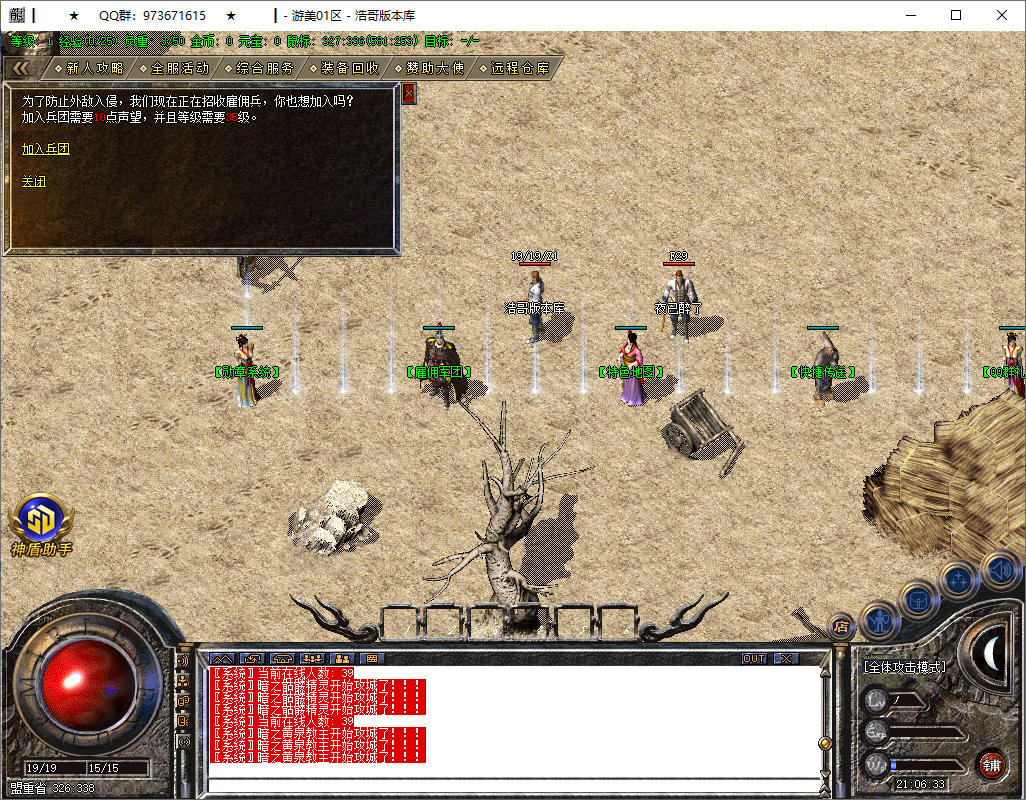
Task: Open the round 店 shop button
Action: 841,627
